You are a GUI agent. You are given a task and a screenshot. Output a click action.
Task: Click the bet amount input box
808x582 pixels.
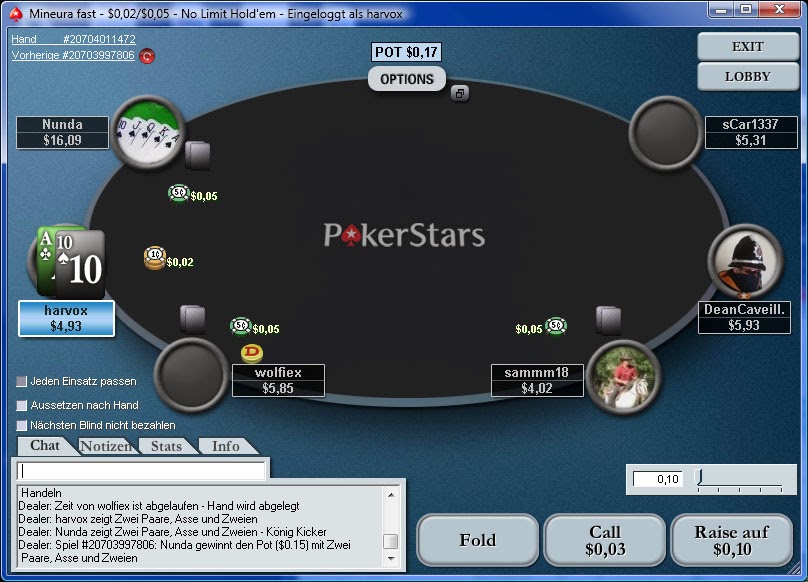coord(658,479)
